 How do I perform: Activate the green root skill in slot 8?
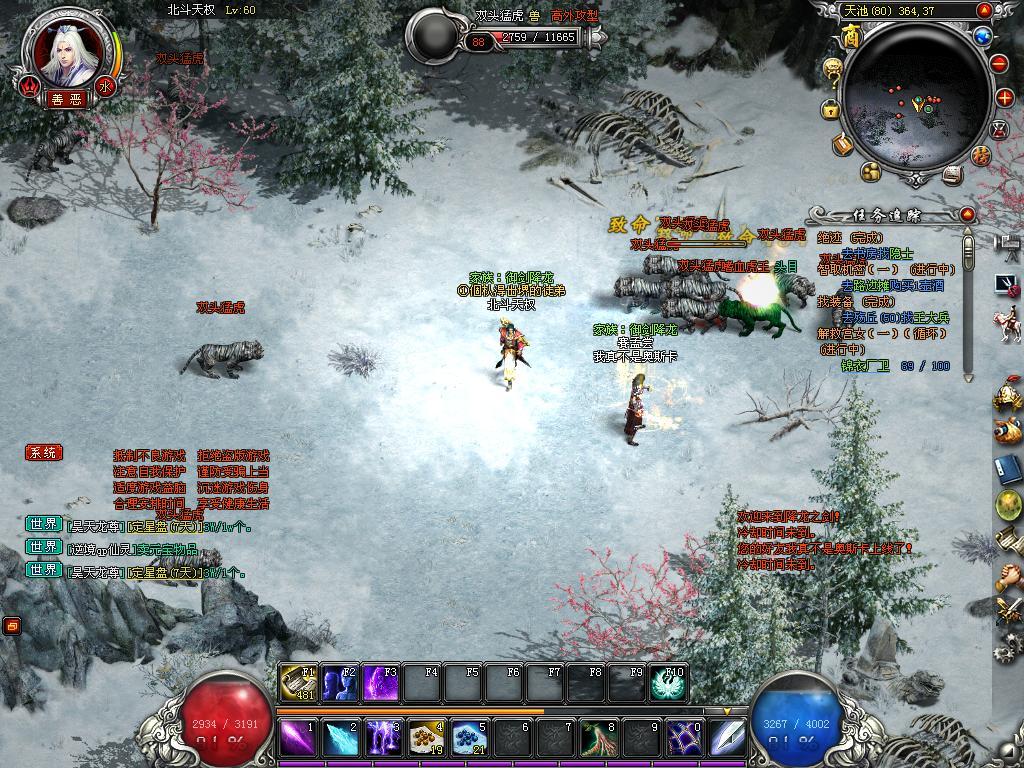pos(598,739)
